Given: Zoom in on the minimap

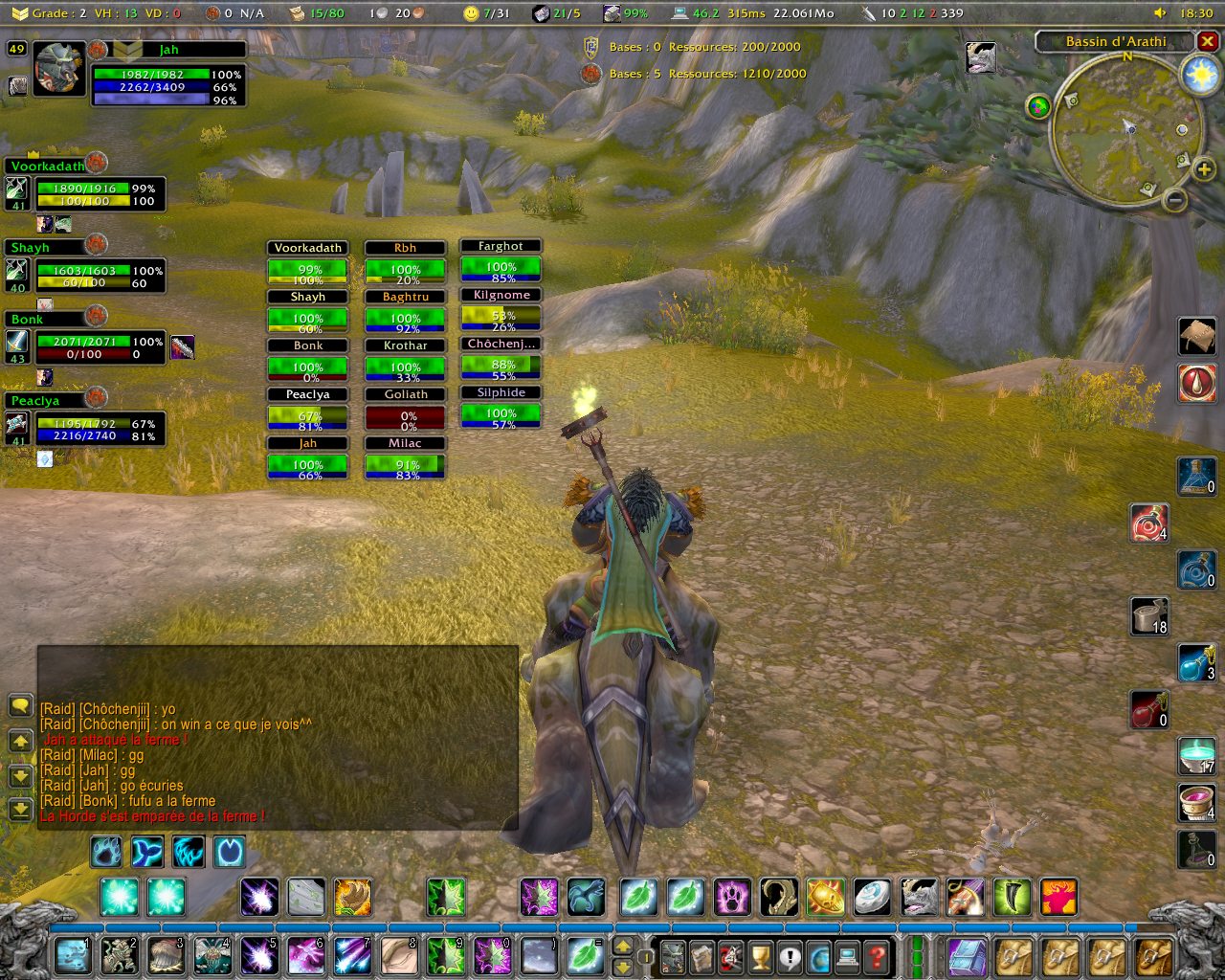Looking at the screenshot, I should [x=1204, y=169].
